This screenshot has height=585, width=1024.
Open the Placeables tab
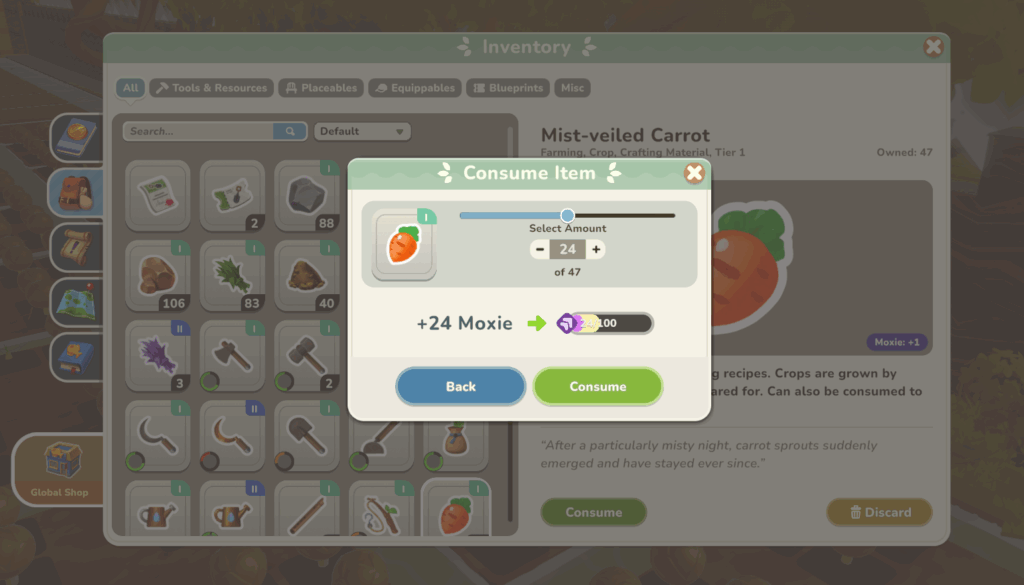[320, 88]
